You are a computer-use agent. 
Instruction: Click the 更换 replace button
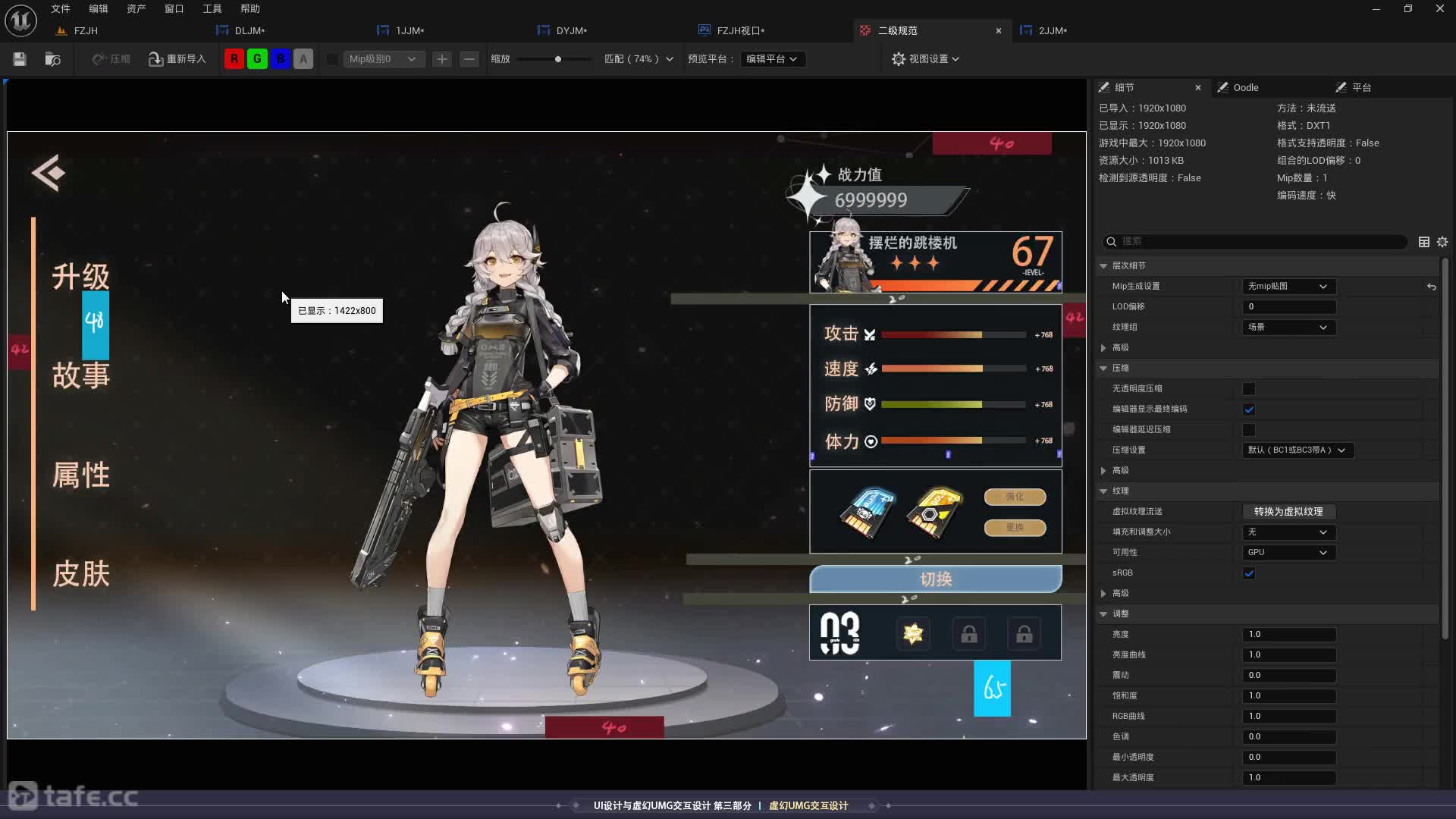pos(1015,527)
